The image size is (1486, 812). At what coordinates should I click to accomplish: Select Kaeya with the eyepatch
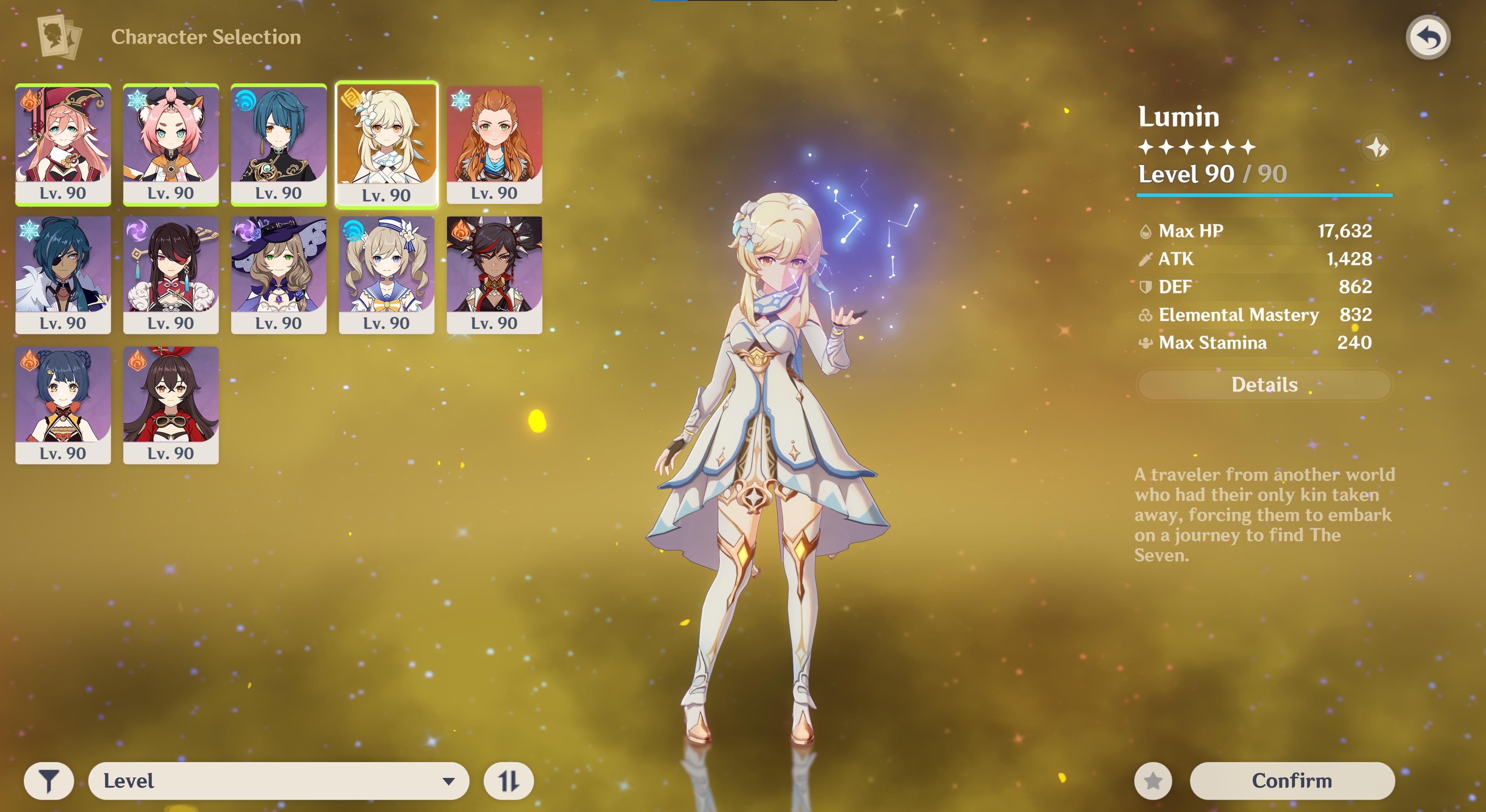pyautogui.click(x=63, y=275)
